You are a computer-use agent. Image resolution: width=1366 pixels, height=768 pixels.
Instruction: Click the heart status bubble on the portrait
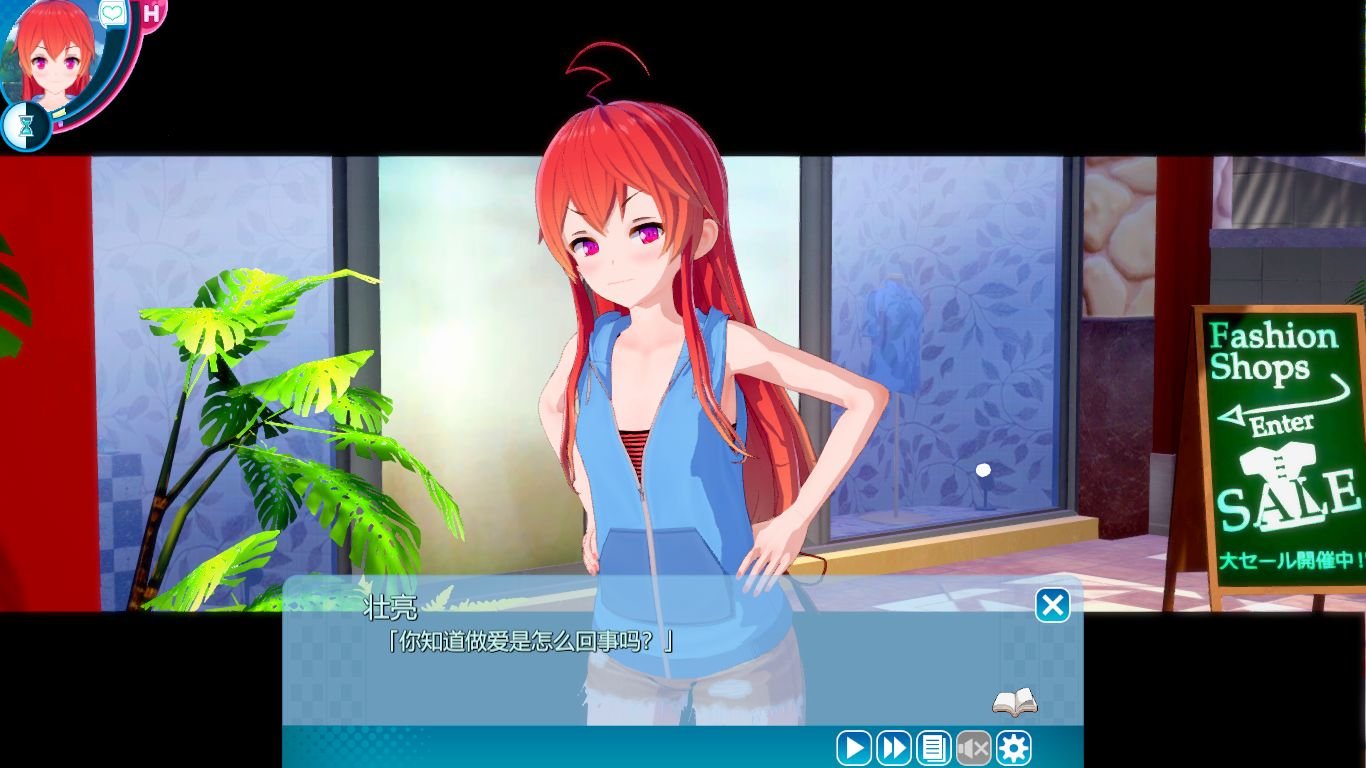tap(111, 14)
